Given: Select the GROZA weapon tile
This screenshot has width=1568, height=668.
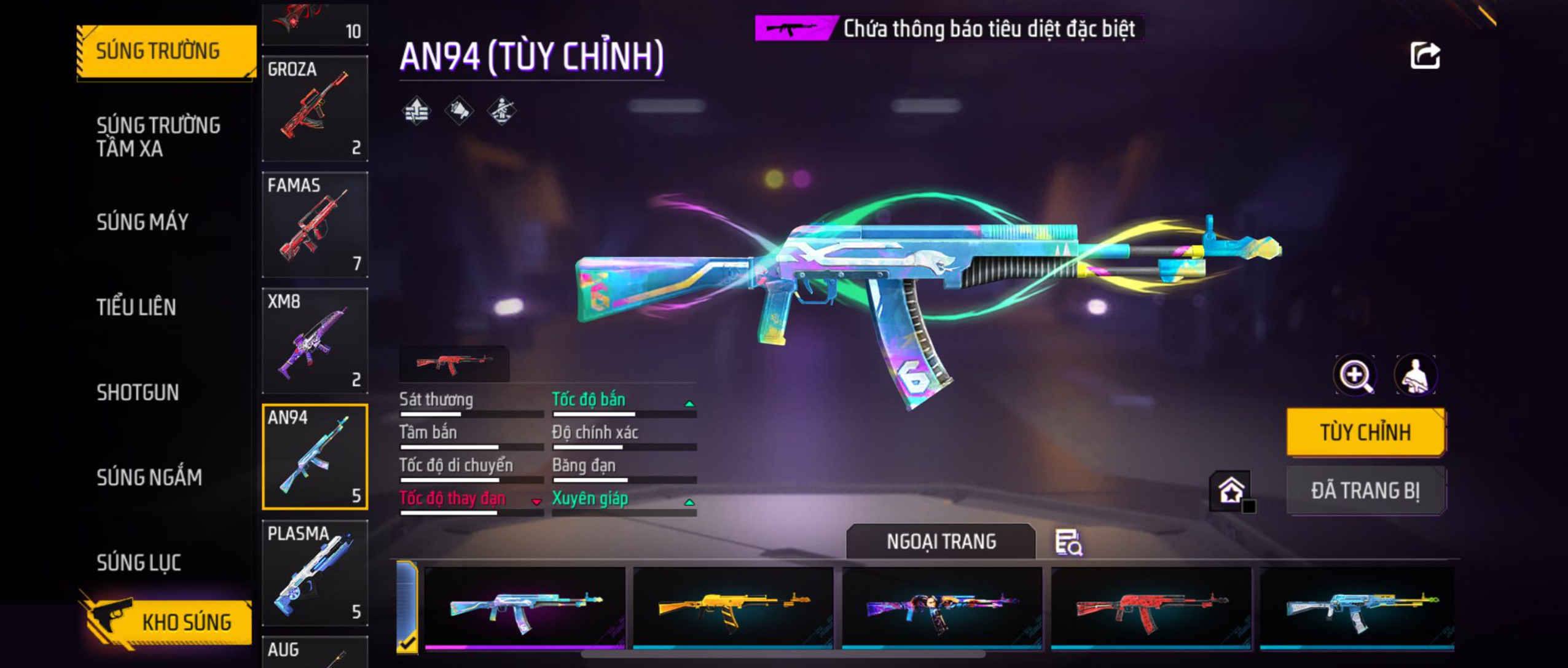Looking at the screenshot, I should click(x=315, y=108).
